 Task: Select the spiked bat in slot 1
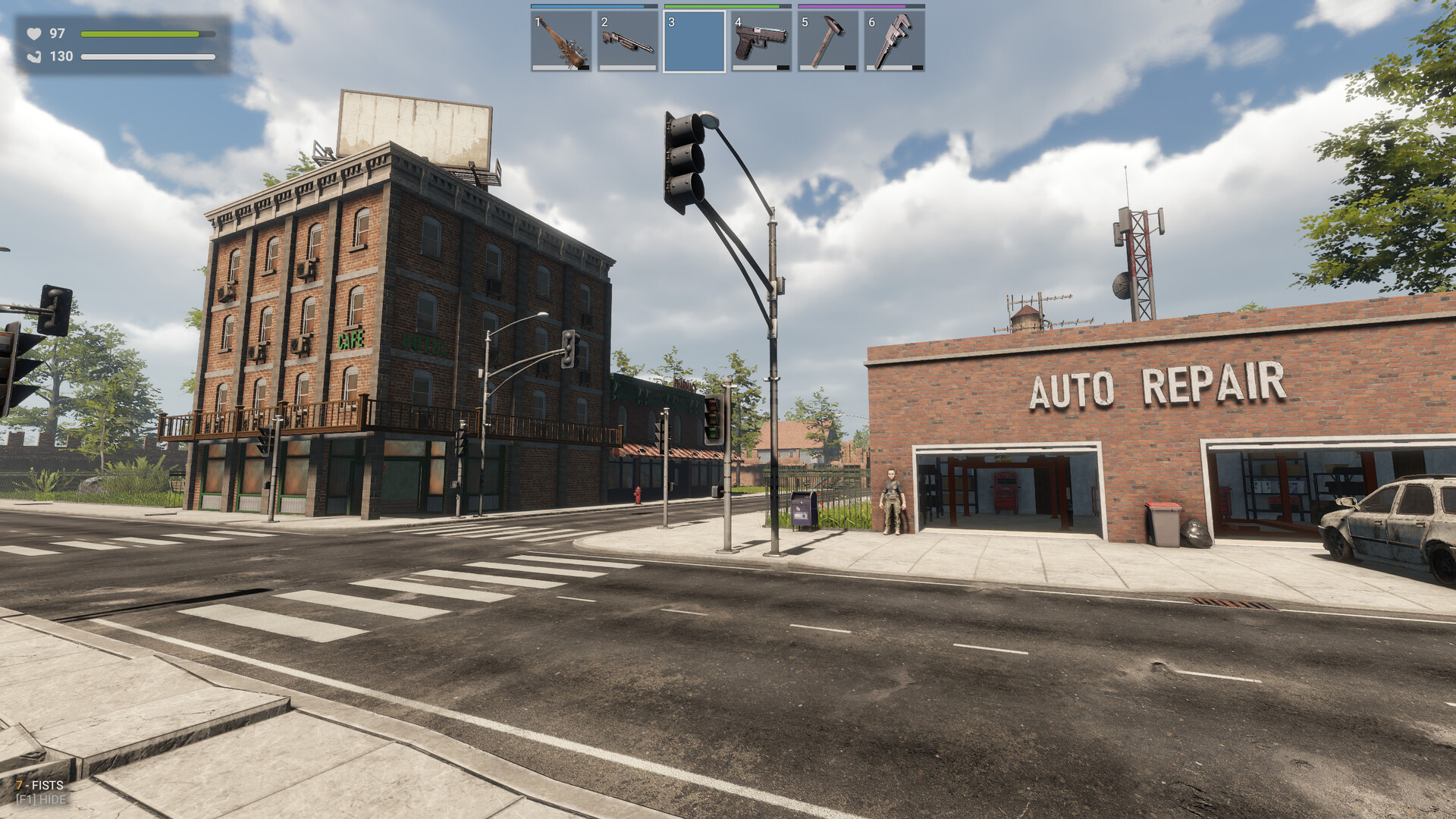[x=561, y=41]
